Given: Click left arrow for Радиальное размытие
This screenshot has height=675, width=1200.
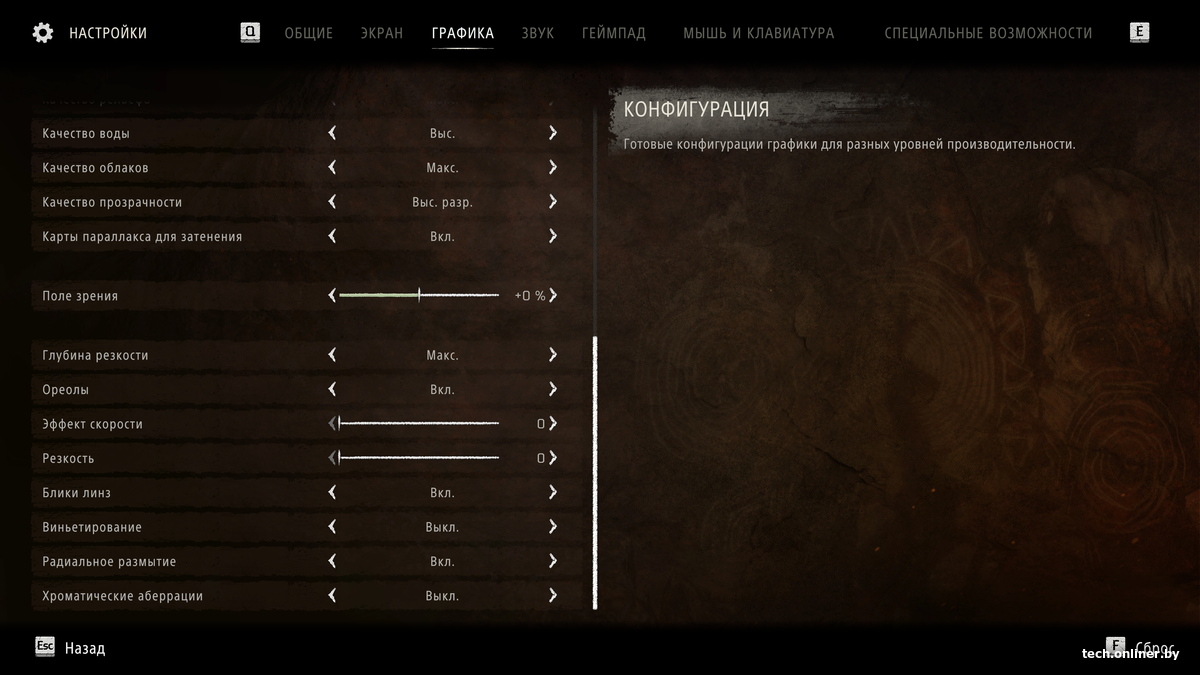Looking at the screenshot, I should (332, 562).
